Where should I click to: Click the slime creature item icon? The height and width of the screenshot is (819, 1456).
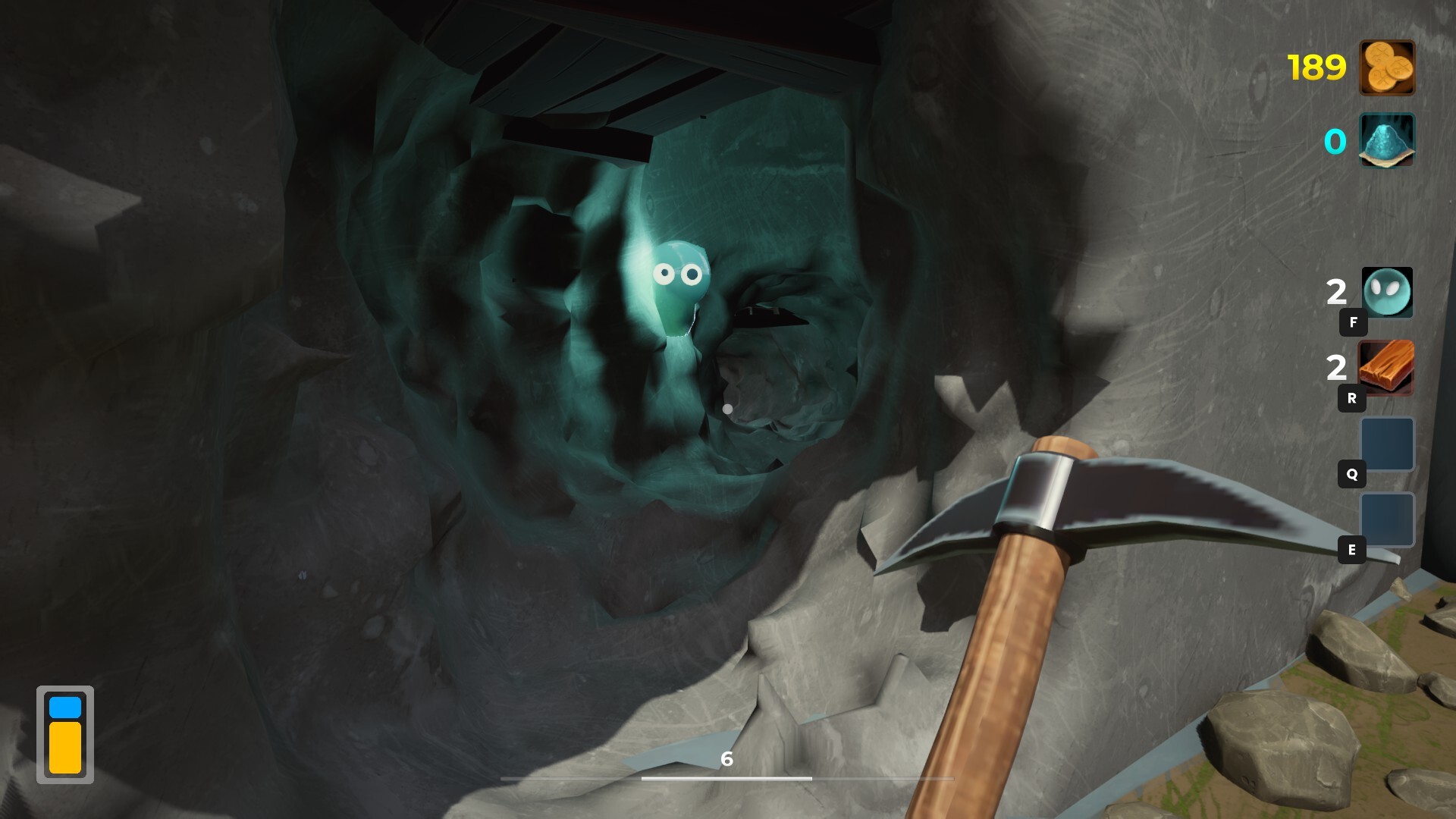pos(1387,292)
